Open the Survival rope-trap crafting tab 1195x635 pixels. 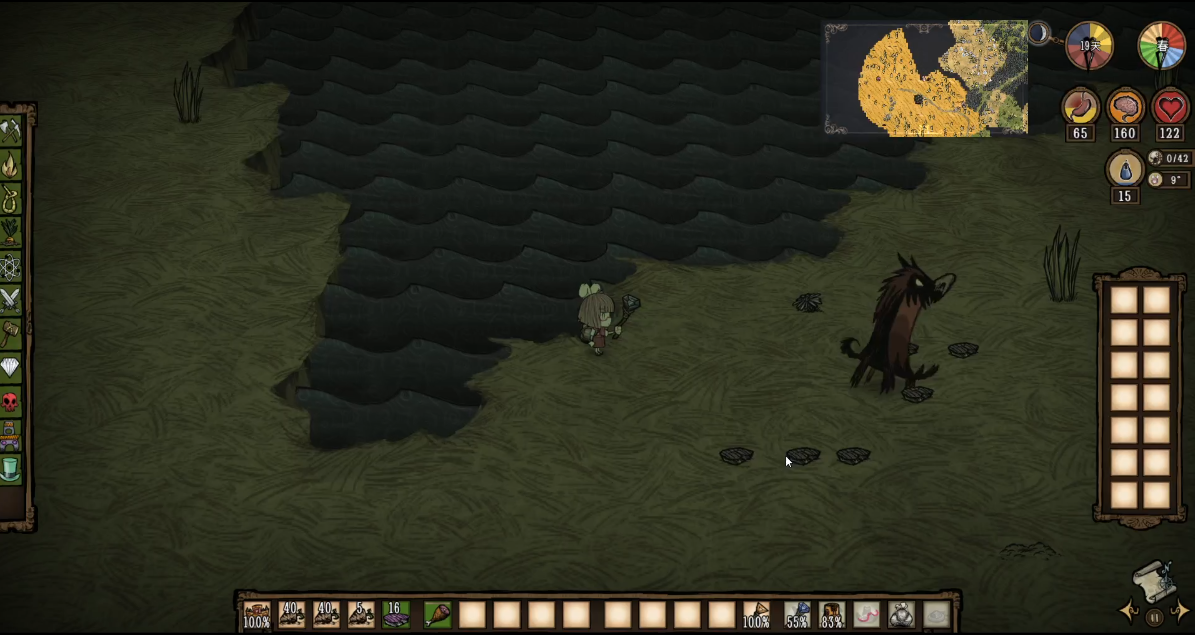click(x=11, y=198)
